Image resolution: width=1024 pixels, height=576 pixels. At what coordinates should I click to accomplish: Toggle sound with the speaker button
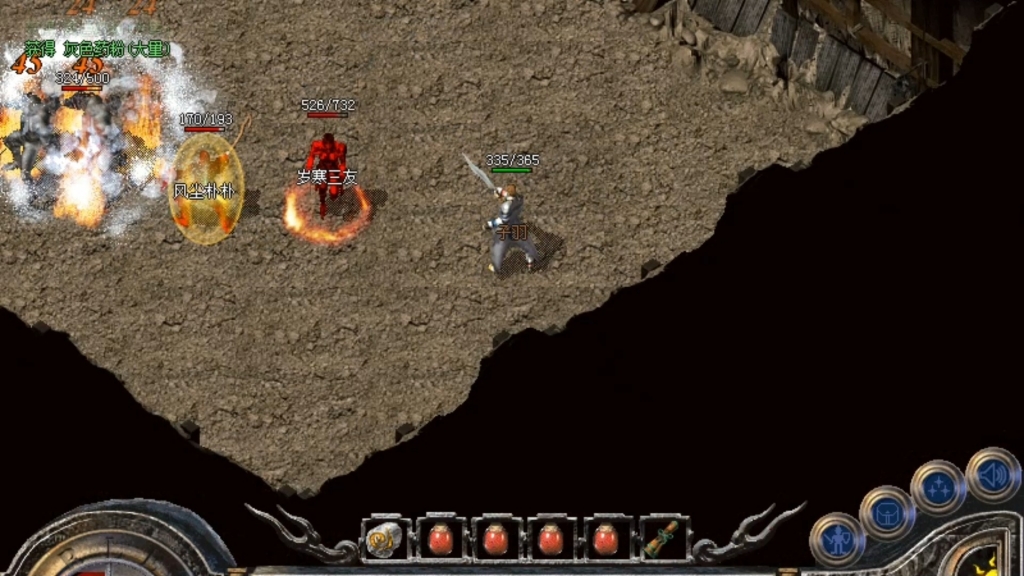pos(992,474)
